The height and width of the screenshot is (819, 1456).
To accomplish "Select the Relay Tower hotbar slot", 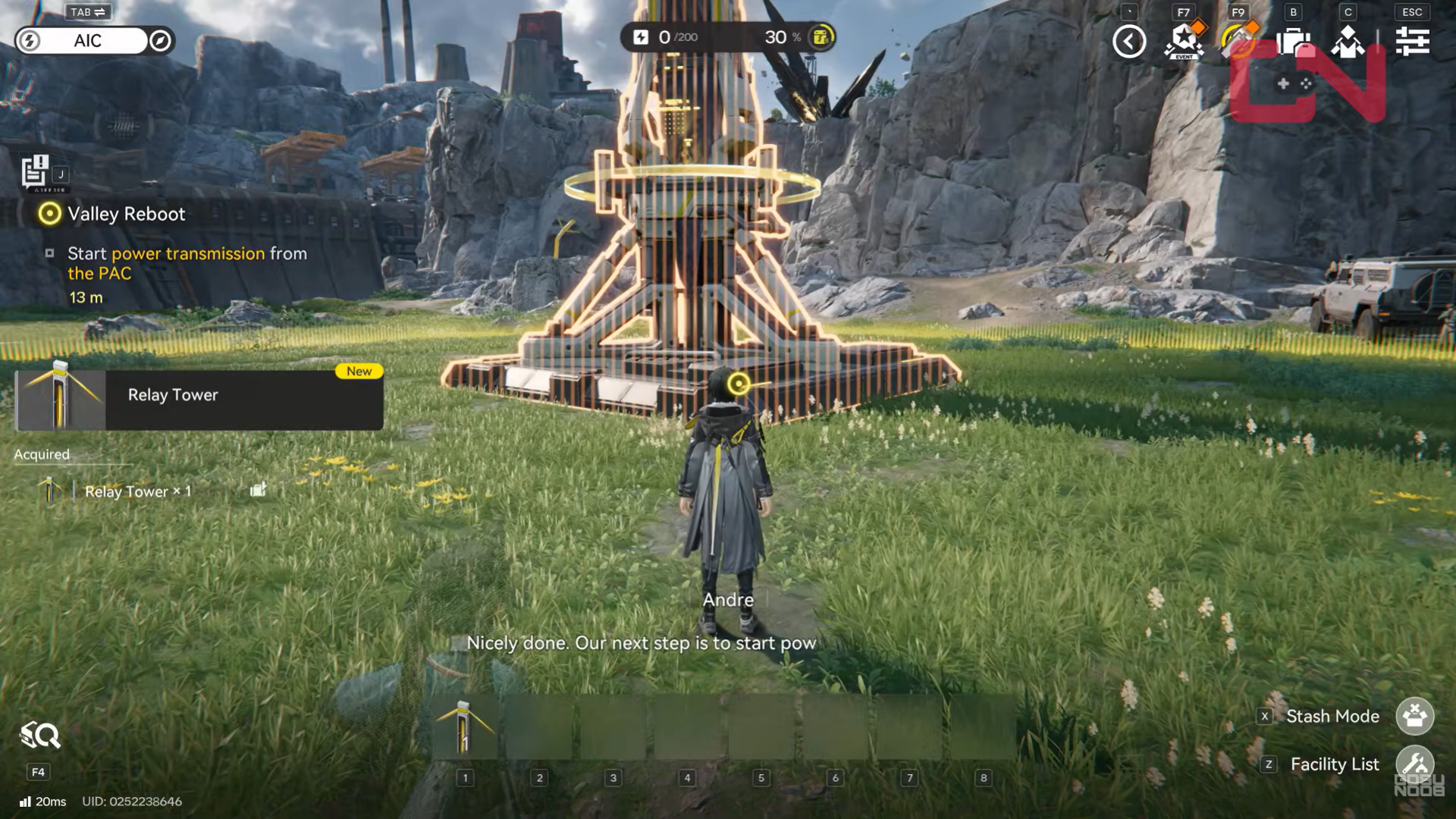I will point(465,728).
